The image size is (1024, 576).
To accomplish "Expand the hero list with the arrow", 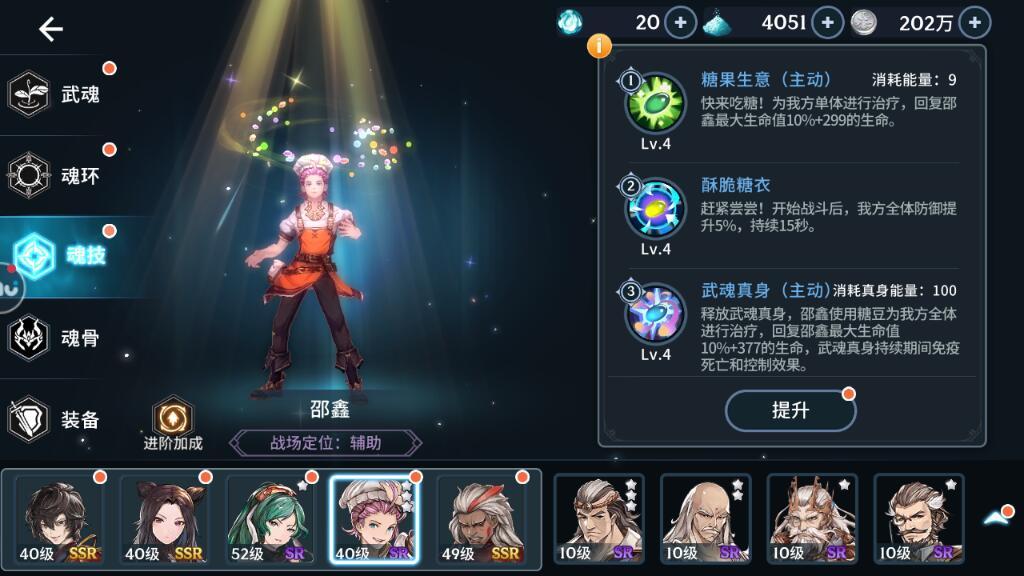I will coord(997,517).
